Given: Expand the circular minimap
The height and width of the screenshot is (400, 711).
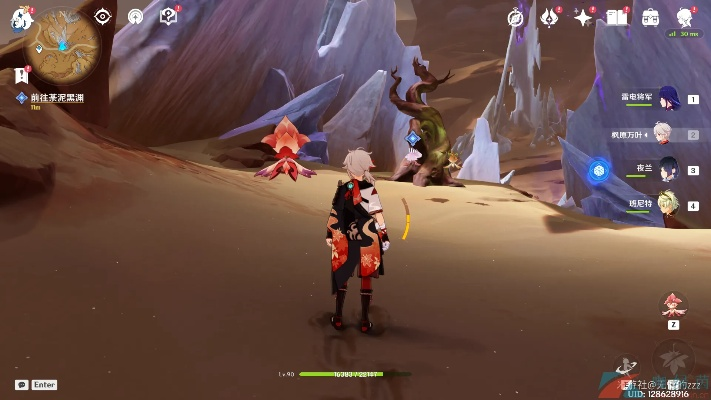Looking at the screenshot, I should pyautogui.click(x=63, y=43).
